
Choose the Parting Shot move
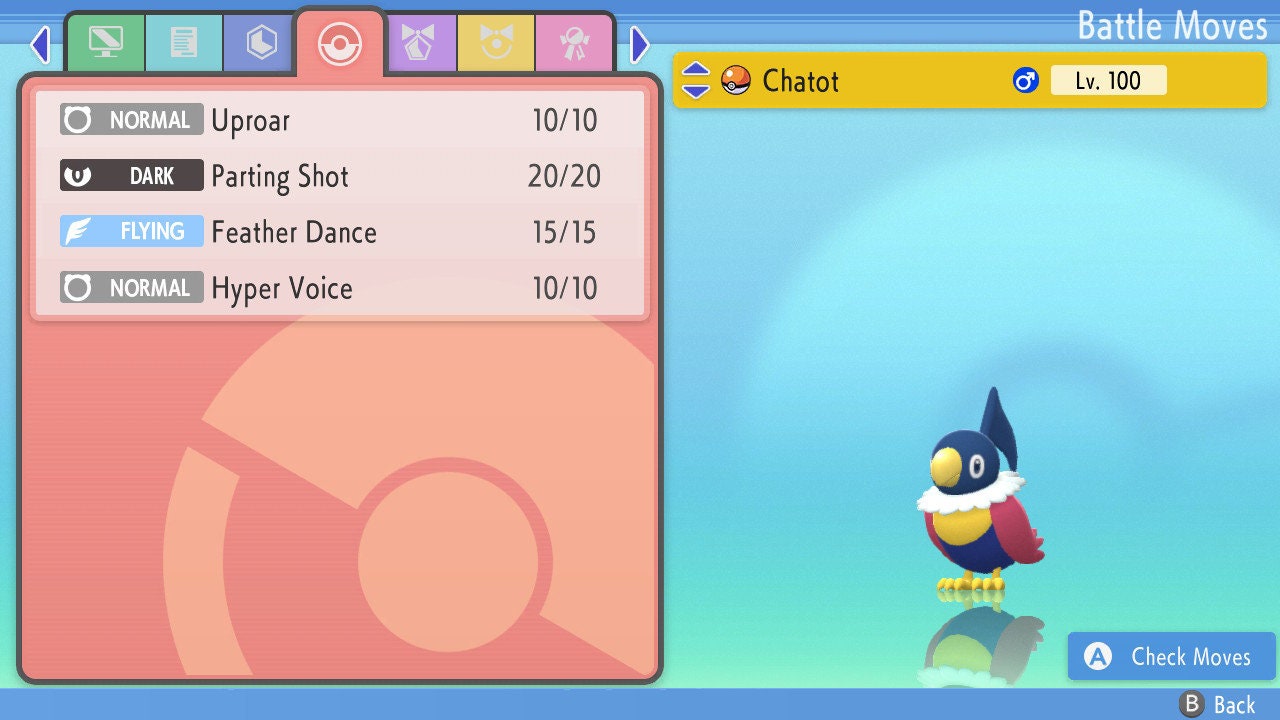[x=340, y=177]
